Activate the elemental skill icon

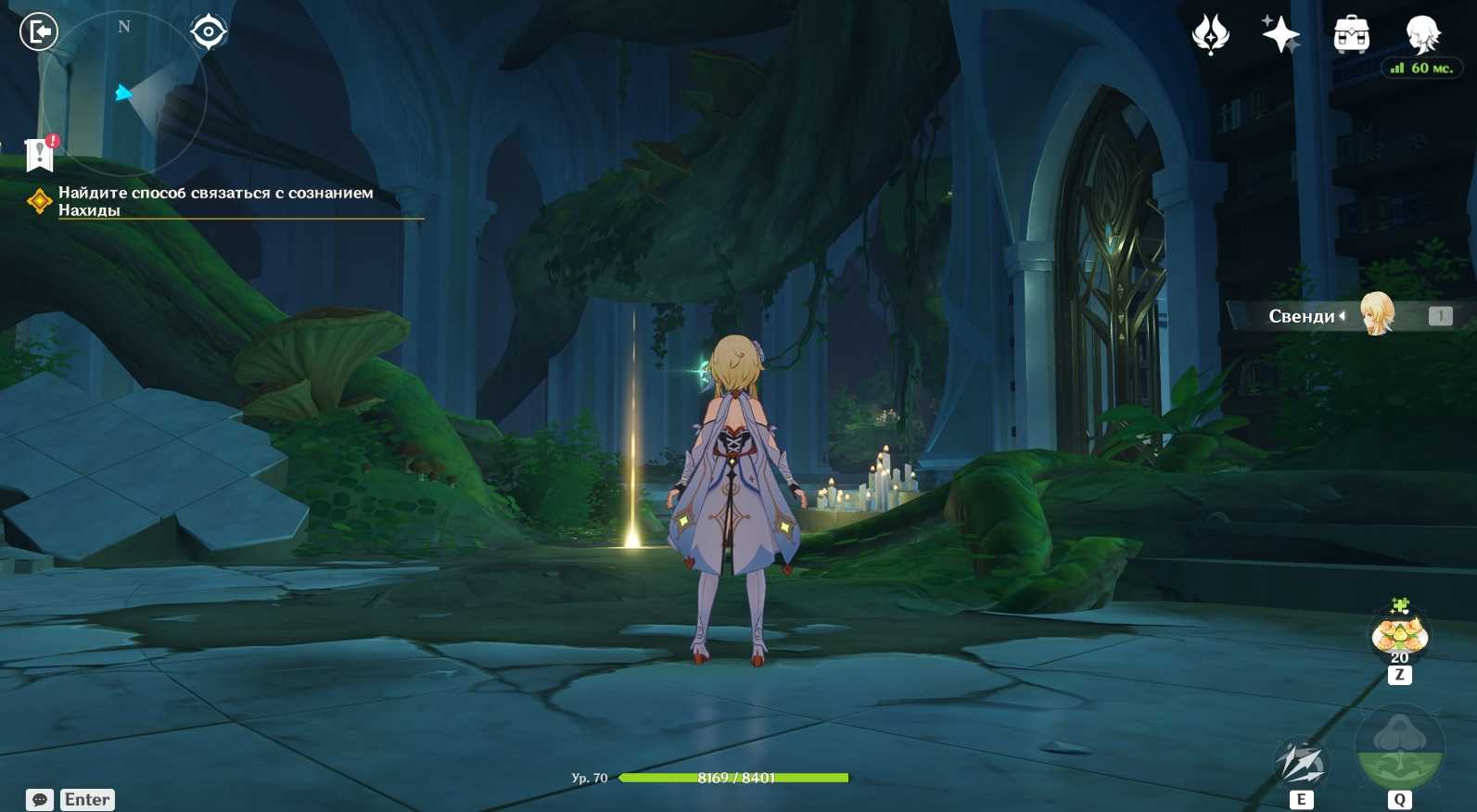(x=1301, y=764)
